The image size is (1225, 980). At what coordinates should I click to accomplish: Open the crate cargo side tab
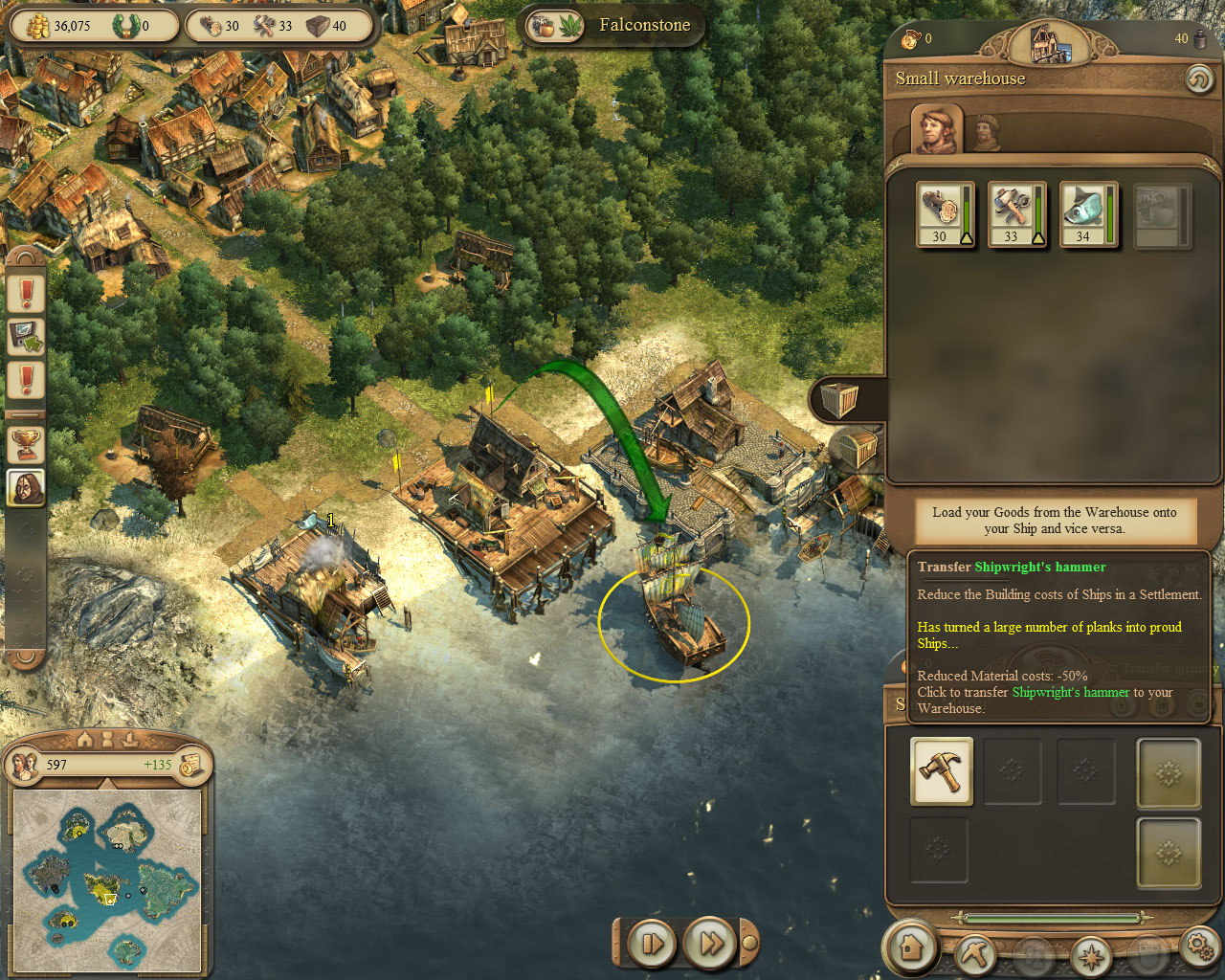tap(839, 399)
